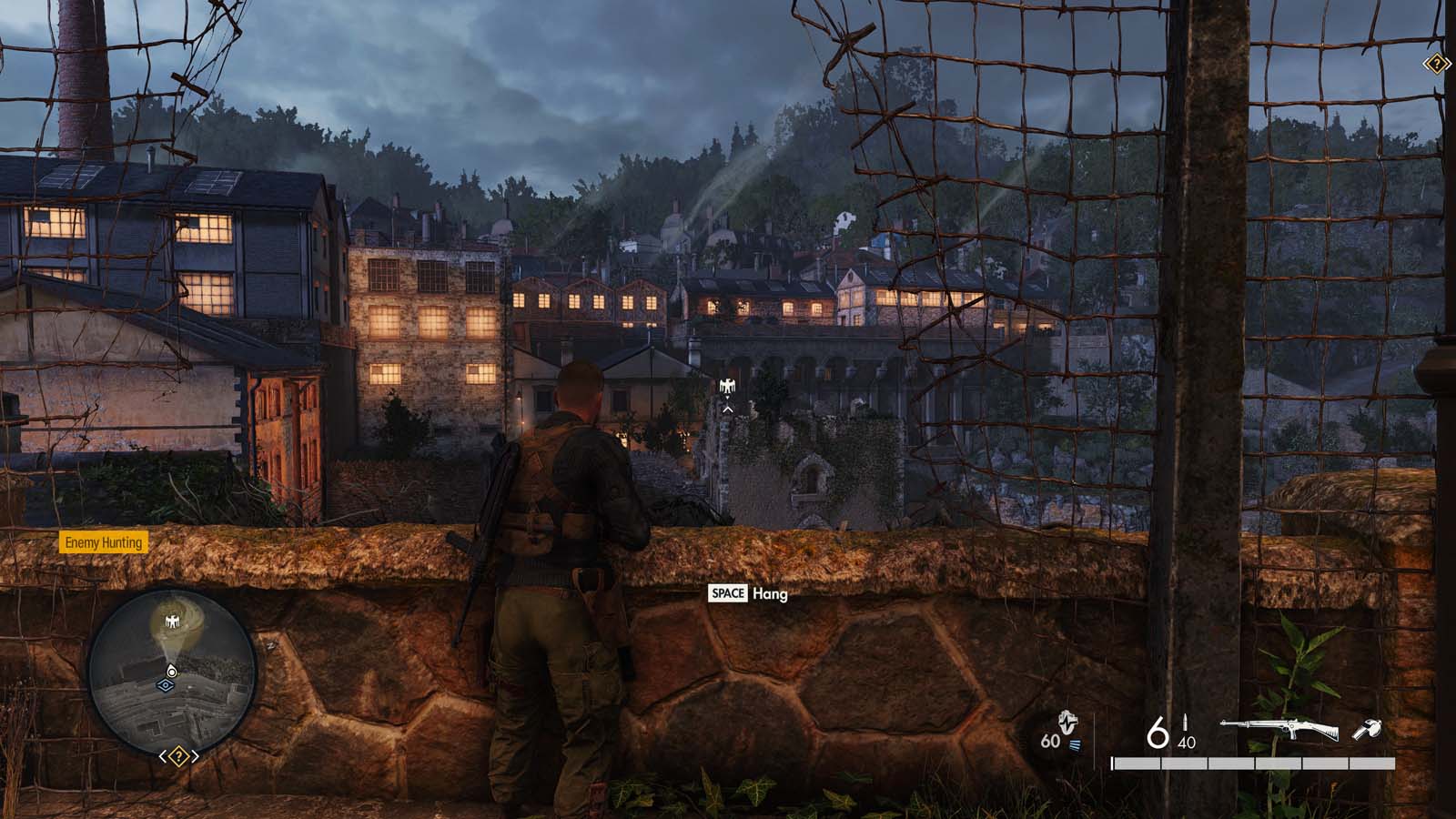Image resolution: width=1456 pixels, height=819 pixels.
Task: Select the whistle item icon on the HUD
Action: point(1368,728)
